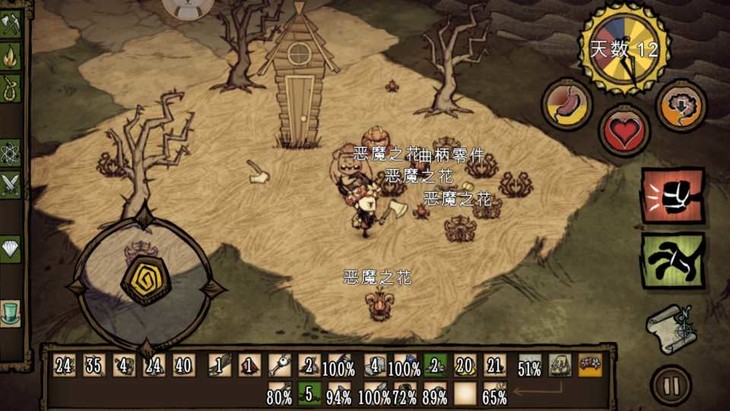This screenshot has height=411, width=730.
Task: Tap the red fist attack button
Action: (672, 194)
